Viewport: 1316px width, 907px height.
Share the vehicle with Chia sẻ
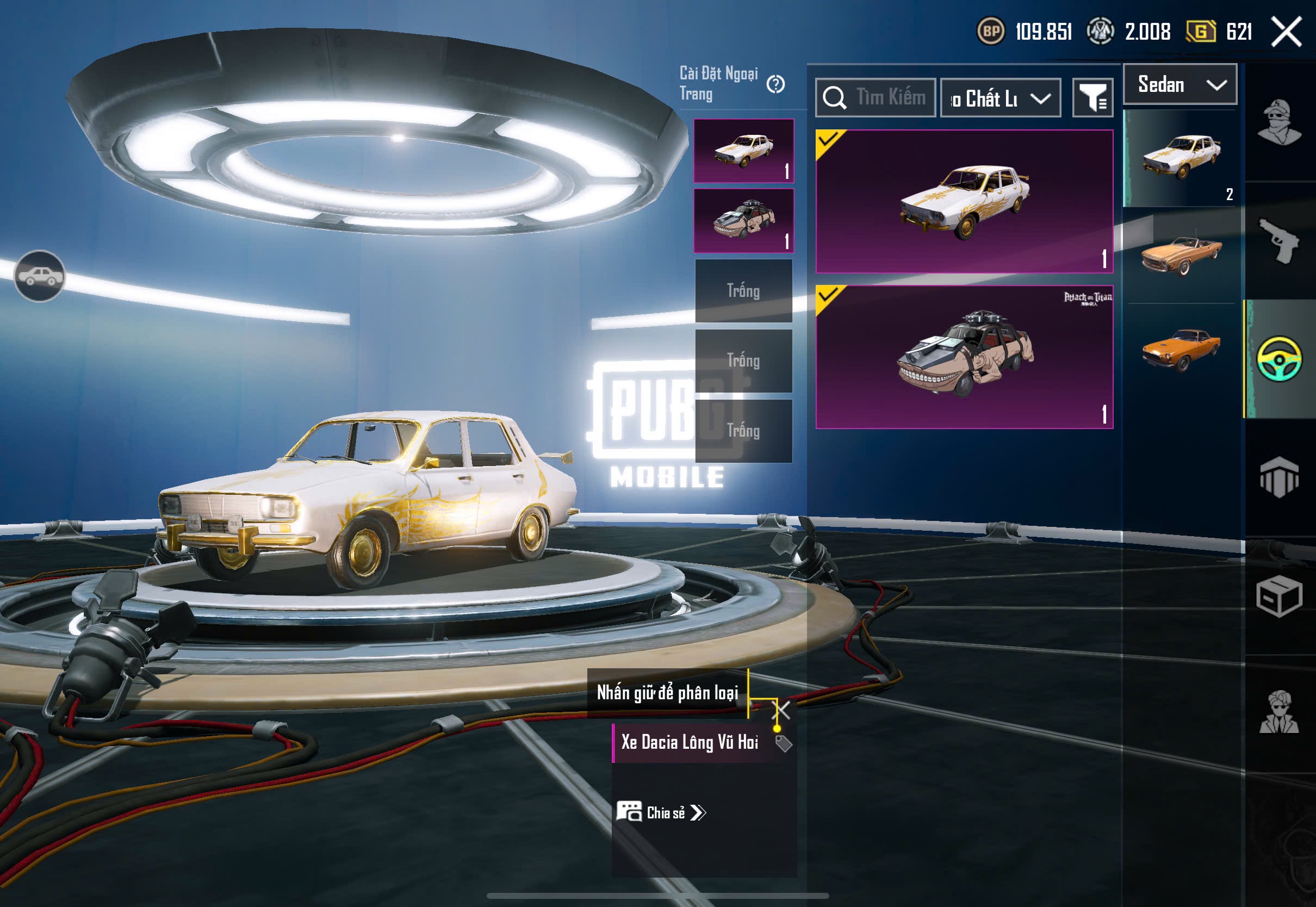pos(662,813)
